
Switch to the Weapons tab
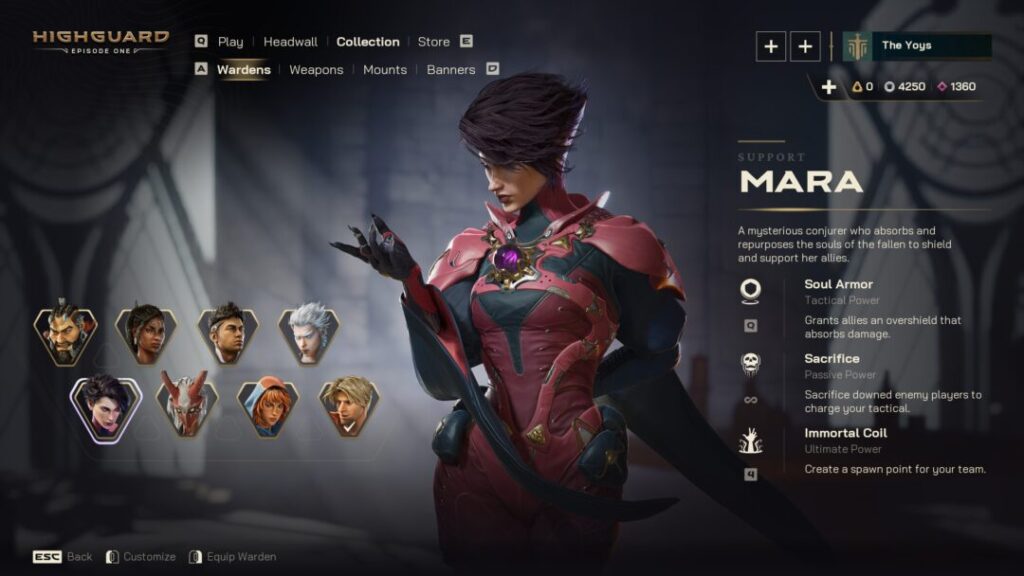pyautogui.click(x=316, y=70)
